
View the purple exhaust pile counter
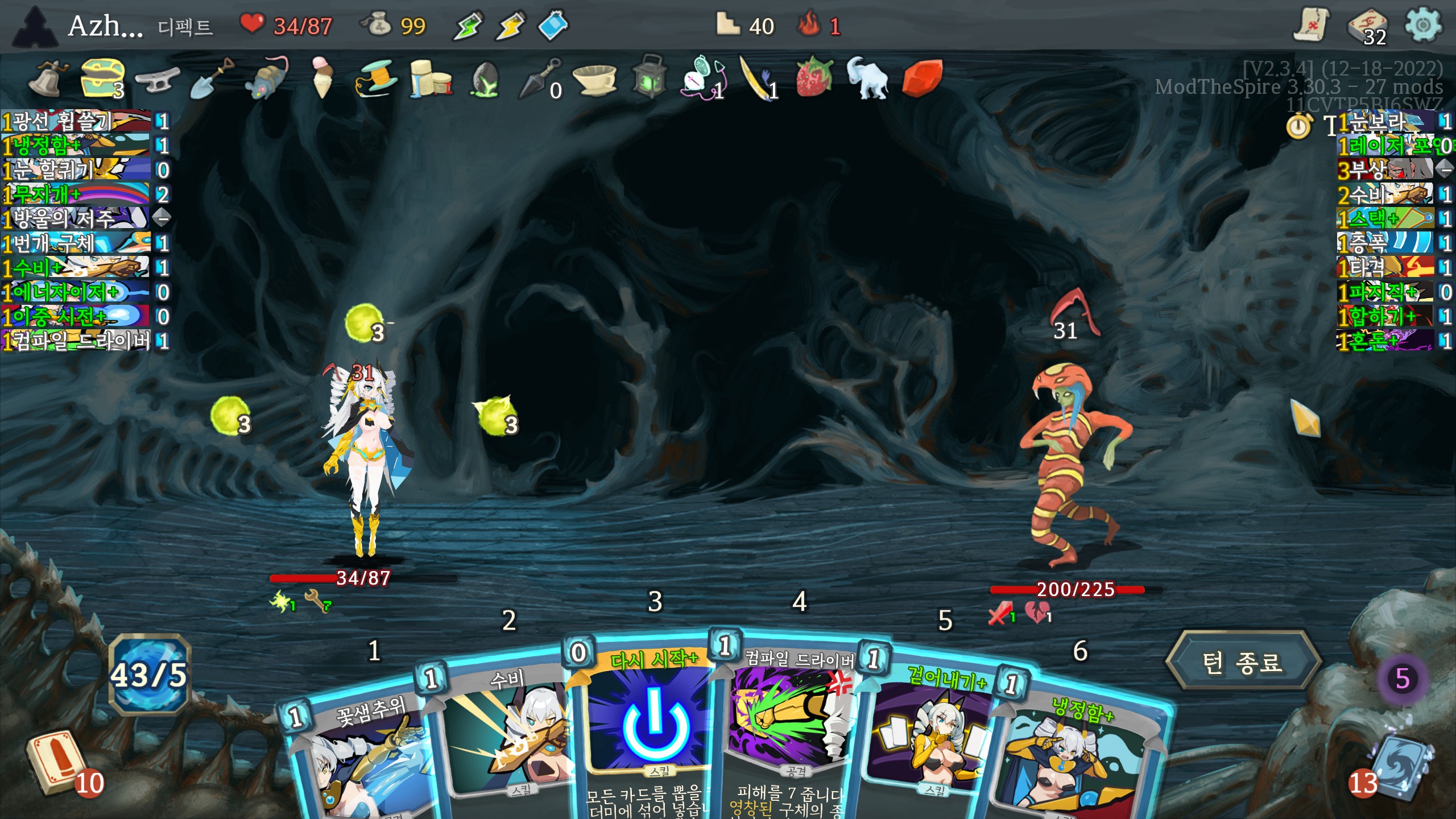click(1403, 679)
